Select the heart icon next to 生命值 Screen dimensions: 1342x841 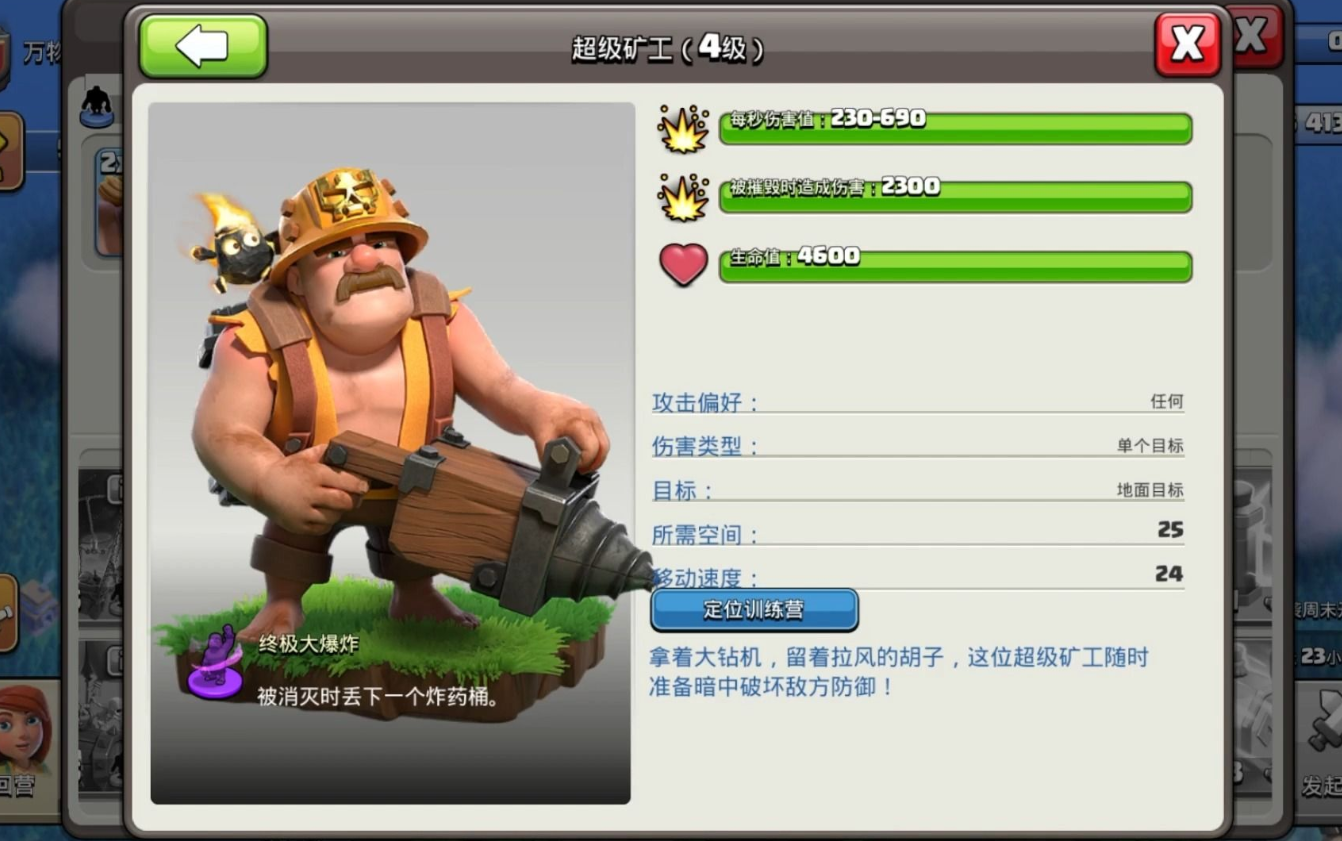(x=684, y=265)
